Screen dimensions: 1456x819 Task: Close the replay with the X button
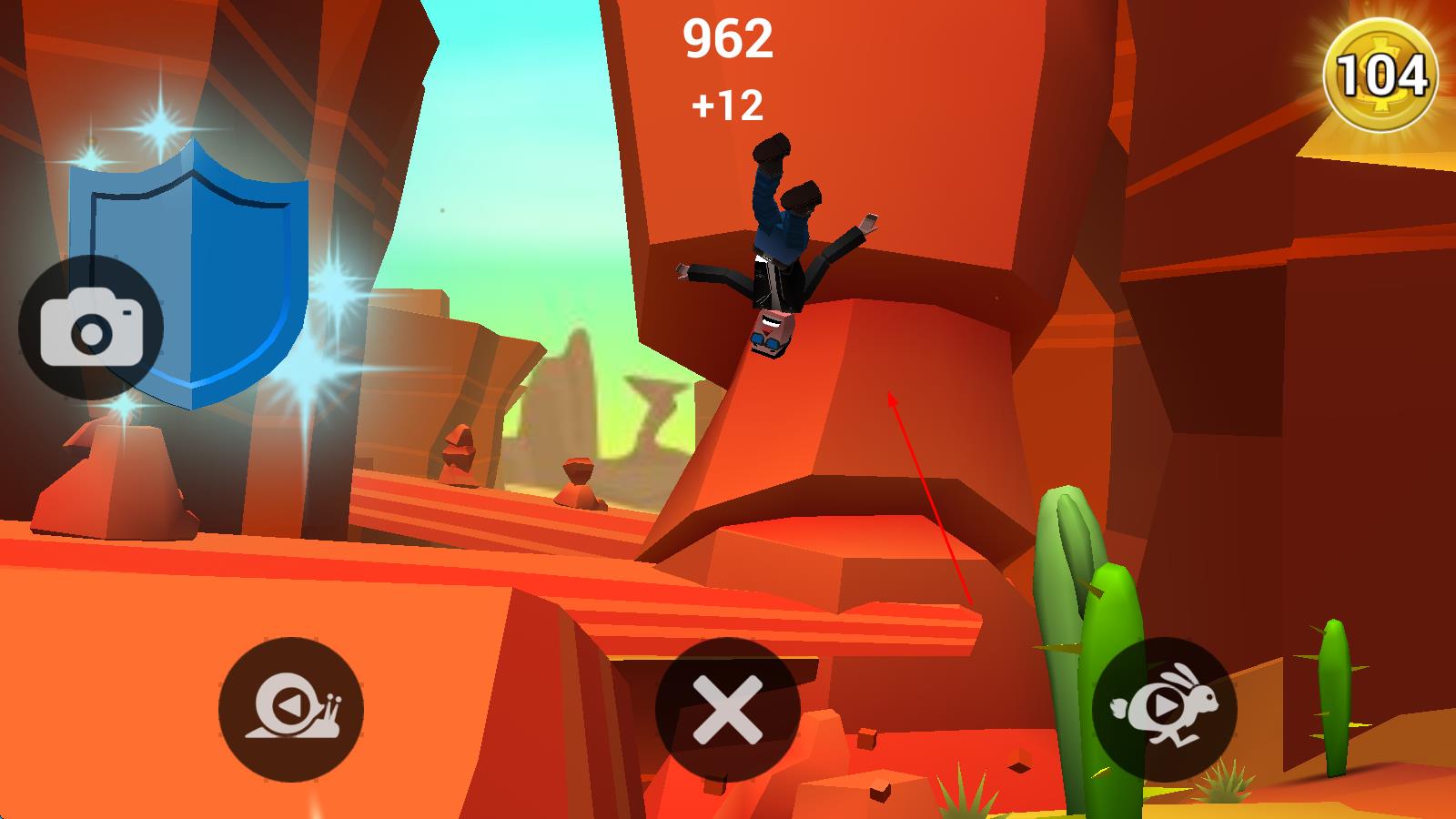(727, 709)
